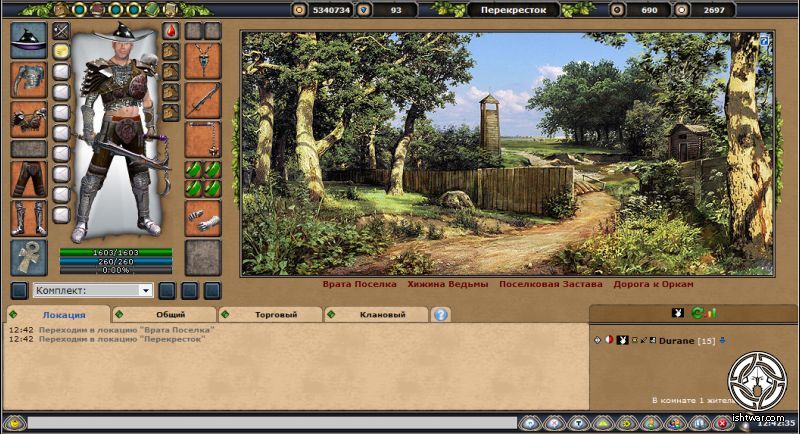Viewport: 800px width, 434px height.
Task: Click player Durane in the room list
Action: coord(677,341)
